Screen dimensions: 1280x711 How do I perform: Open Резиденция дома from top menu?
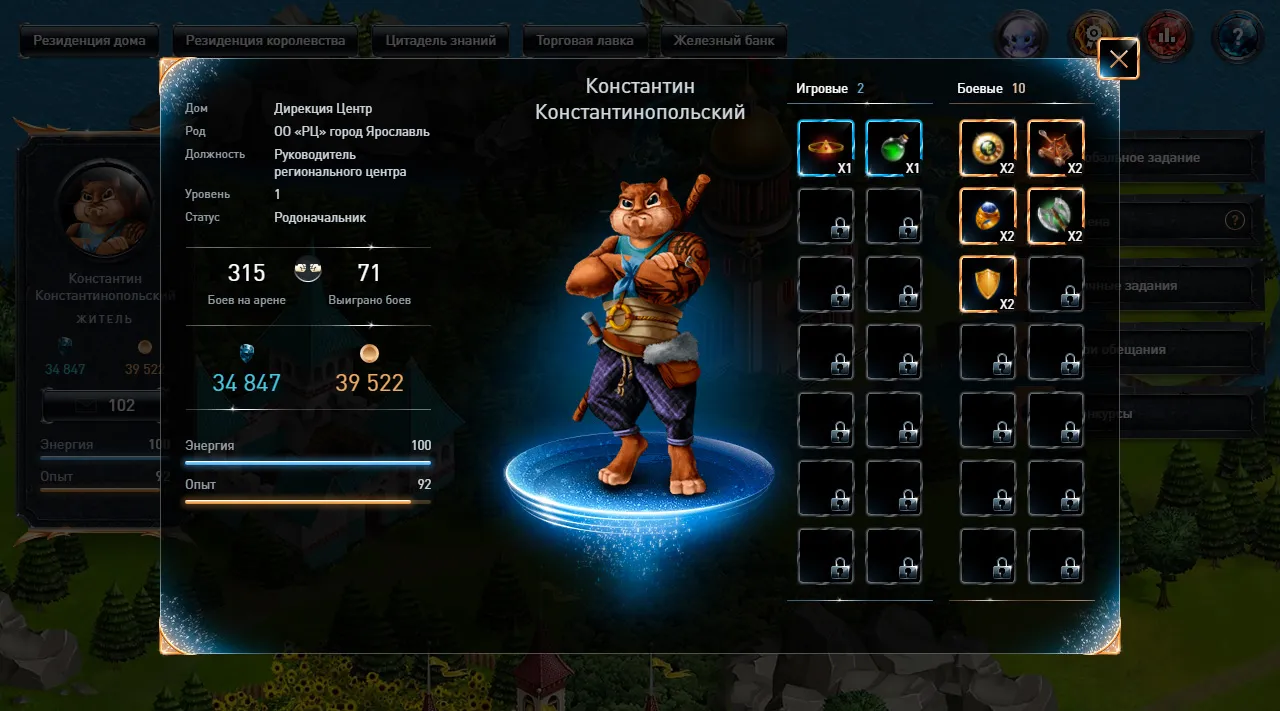pyautogui.click(x=89, y=41)
